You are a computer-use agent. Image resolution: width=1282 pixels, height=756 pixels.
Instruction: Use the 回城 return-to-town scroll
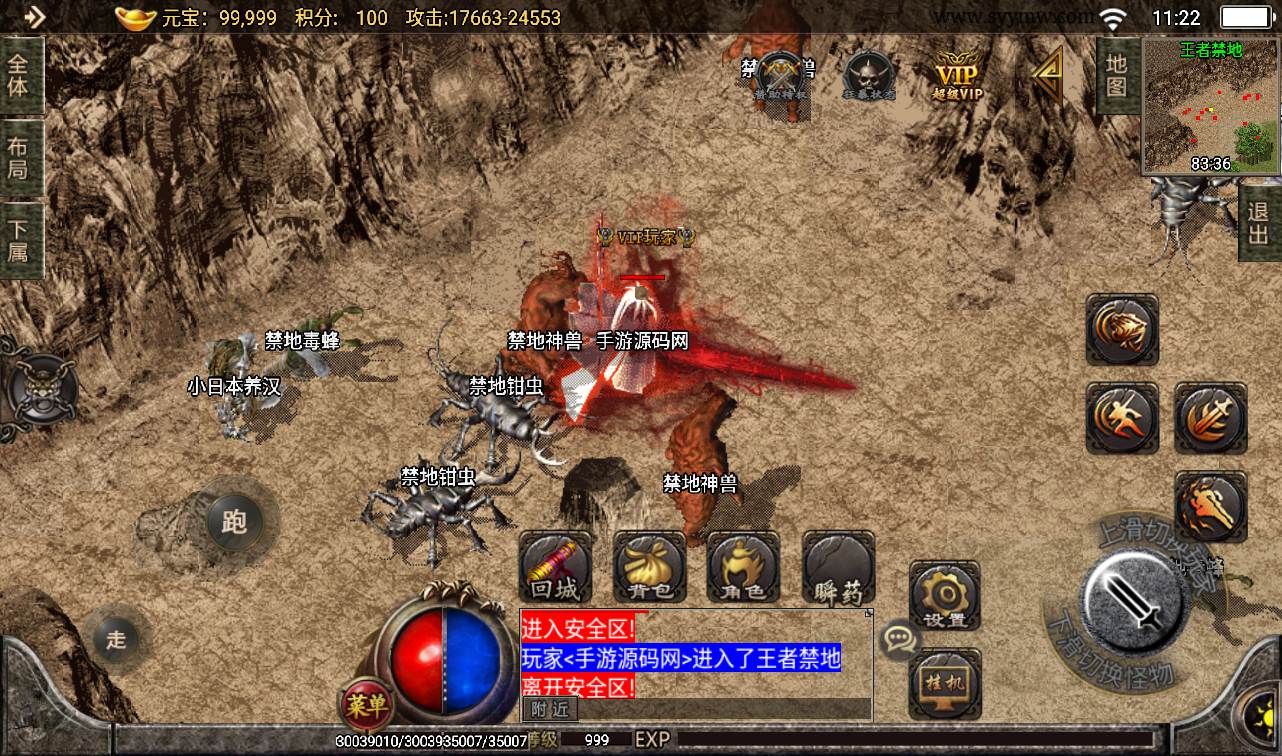555,568
